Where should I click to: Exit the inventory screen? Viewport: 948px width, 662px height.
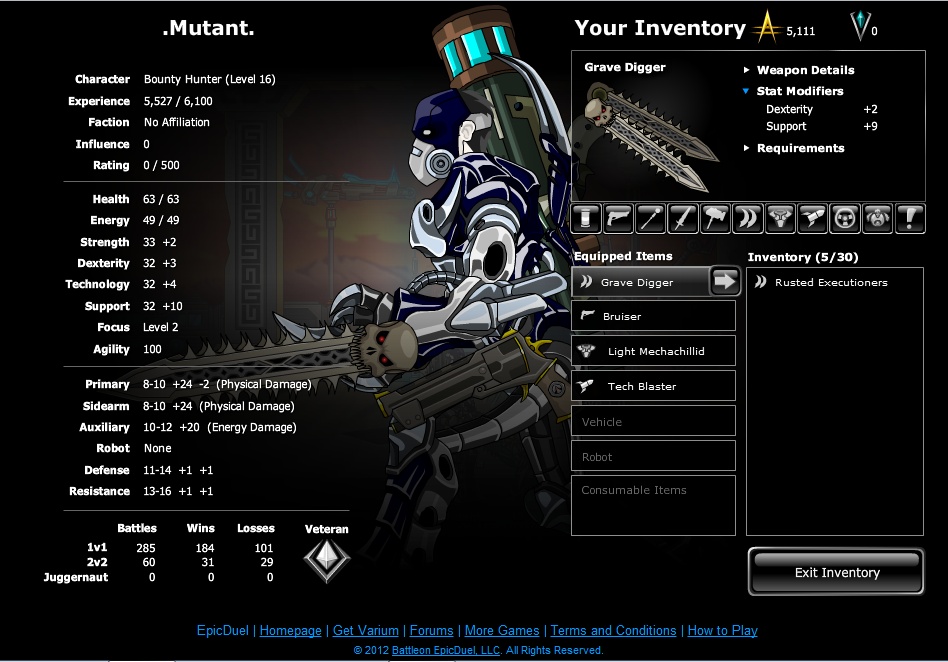tap(836, 573)
